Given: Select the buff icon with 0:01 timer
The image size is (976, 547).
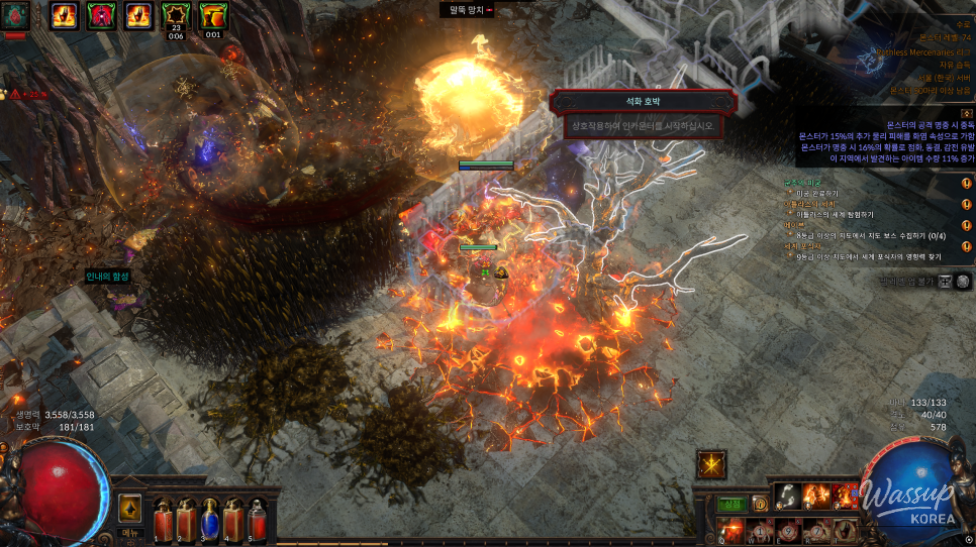Looking at the screenshot, I should coord(213,16).
